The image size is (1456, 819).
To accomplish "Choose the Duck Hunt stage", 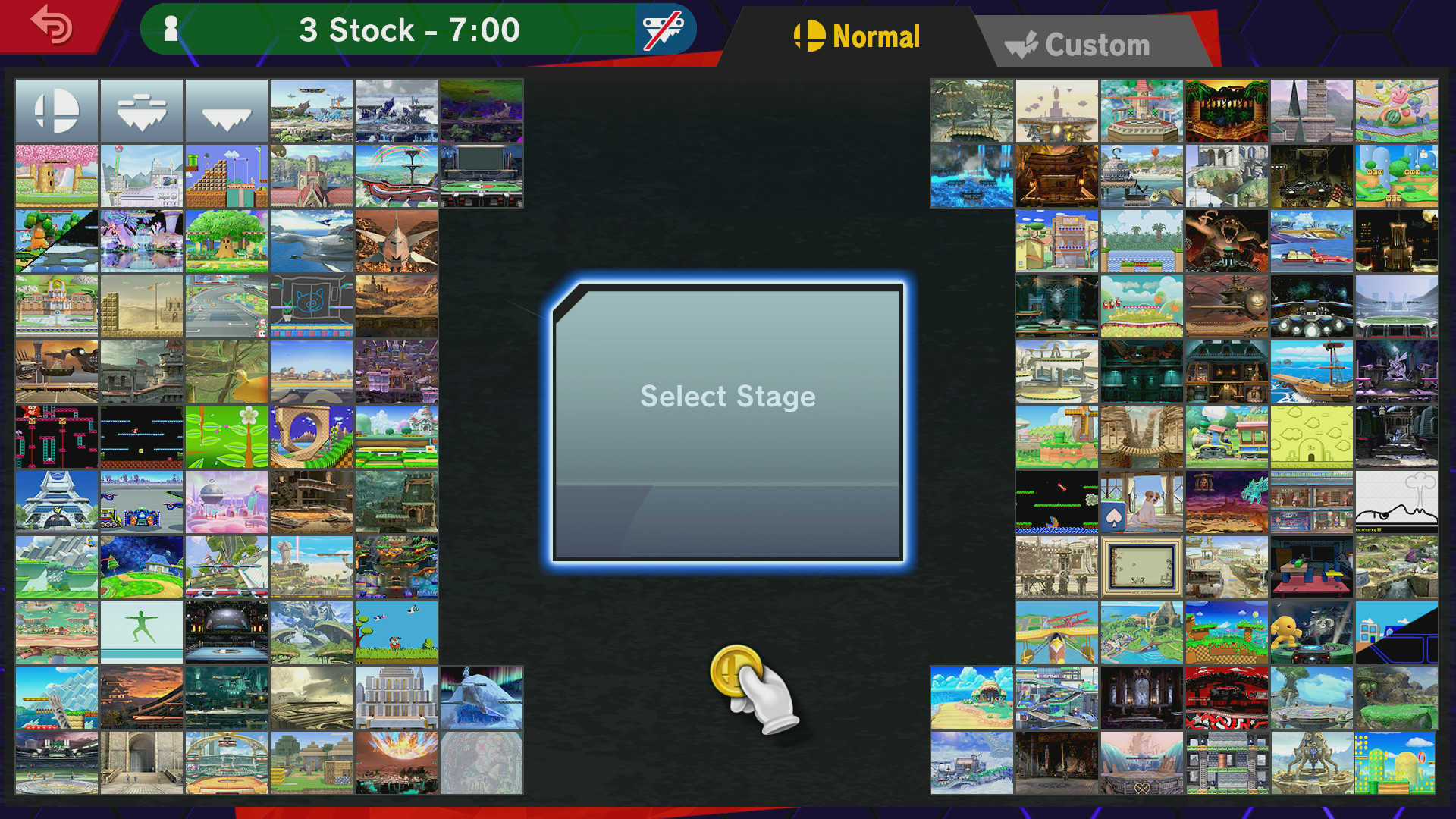I will pyautogui.click(x=397, y=631).
